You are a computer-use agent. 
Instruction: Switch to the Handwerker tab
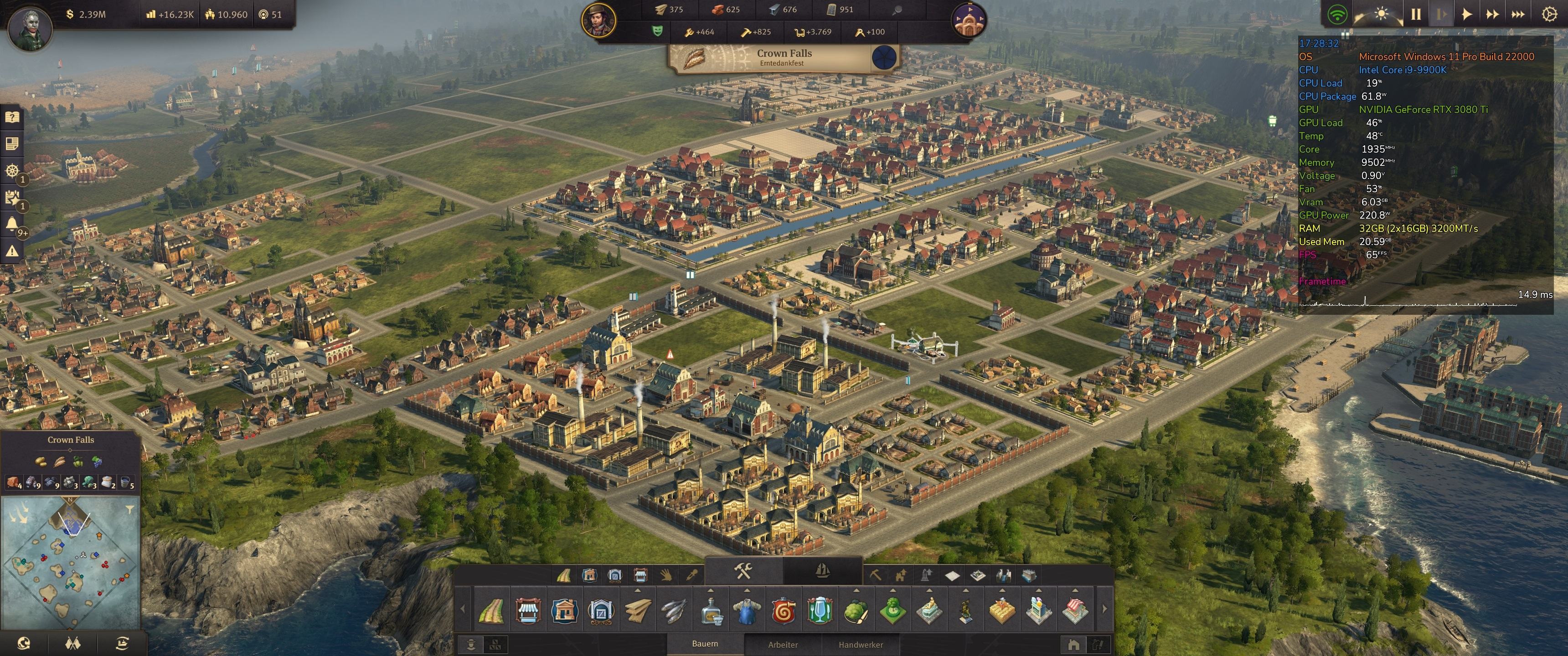tap(861, 645)
